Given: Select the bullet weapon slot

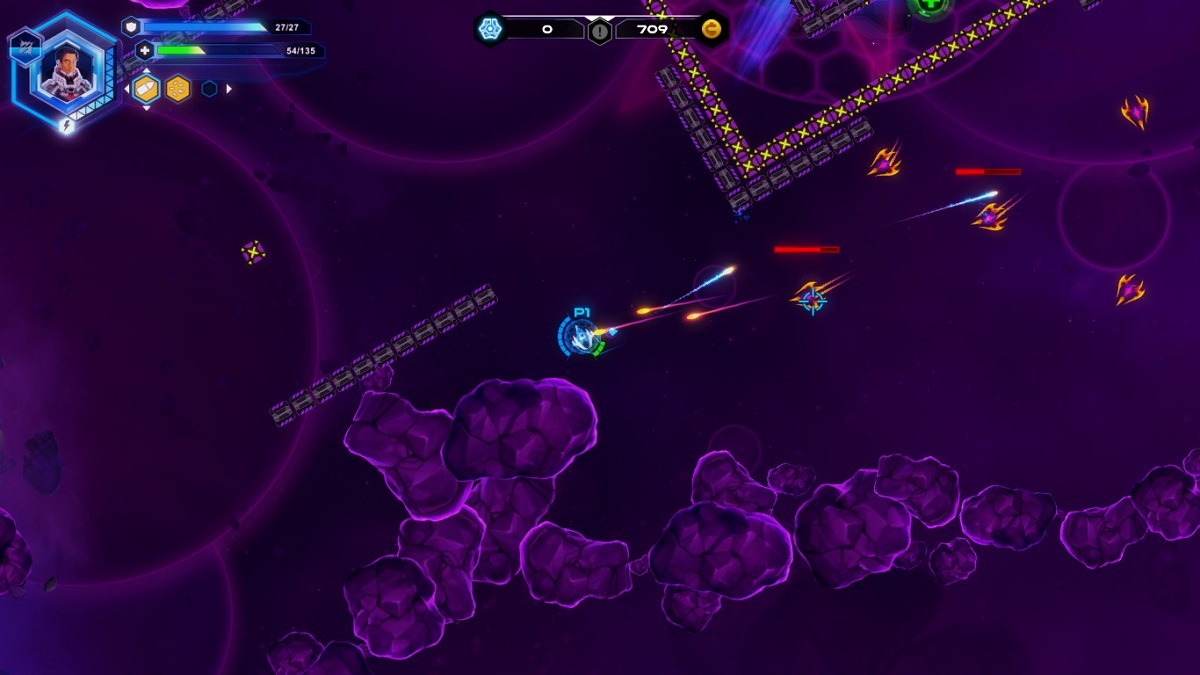Looking at the screenshot, I should pyautogui.click(x=146, y=89).
